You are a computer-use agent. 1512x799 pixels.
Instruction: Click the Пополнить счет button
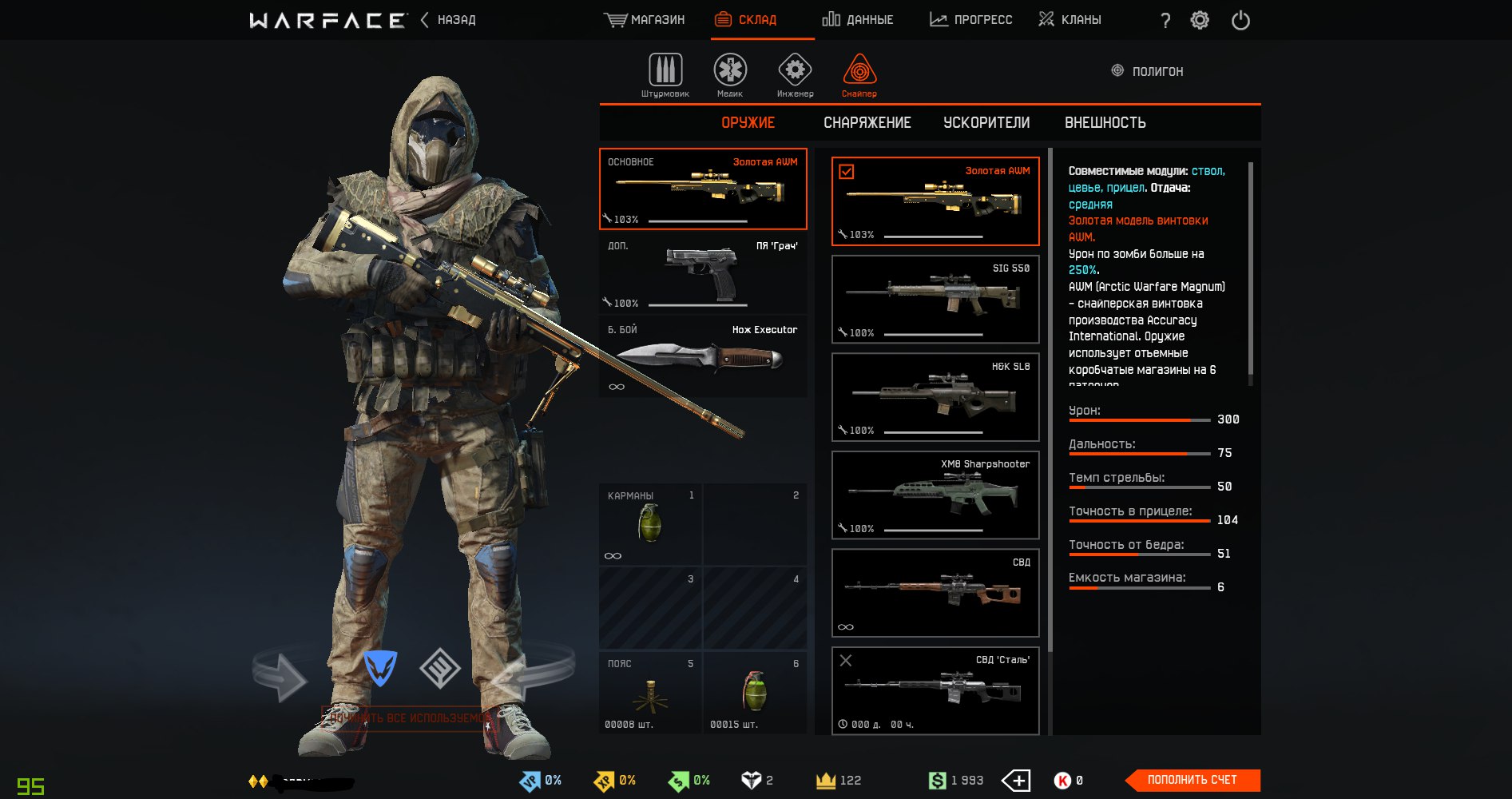(1192, 780)
